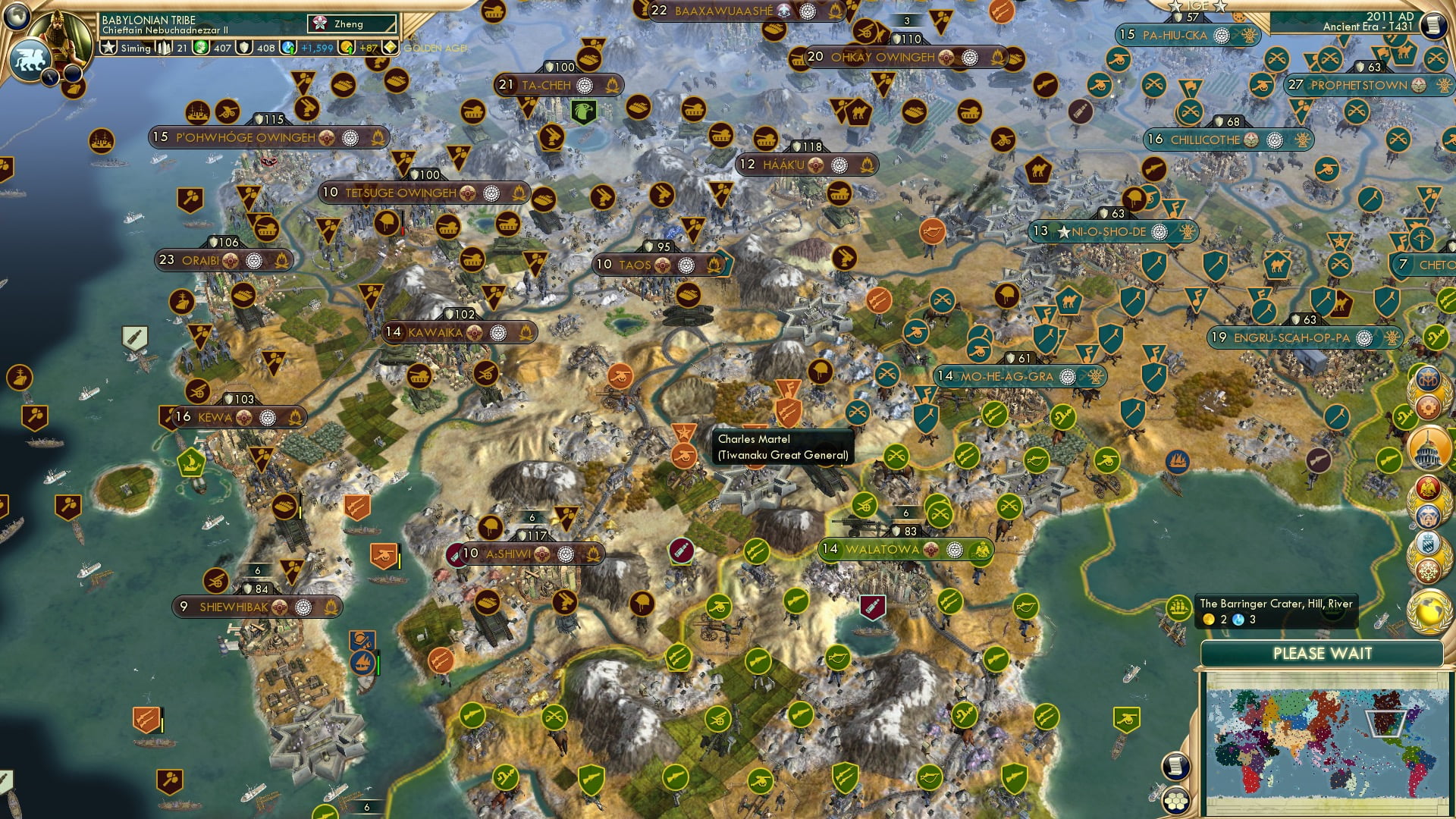The image size is (1456, 819).
Task: Open the science beaker showing +1,599
Action: (x=287, y=48)
